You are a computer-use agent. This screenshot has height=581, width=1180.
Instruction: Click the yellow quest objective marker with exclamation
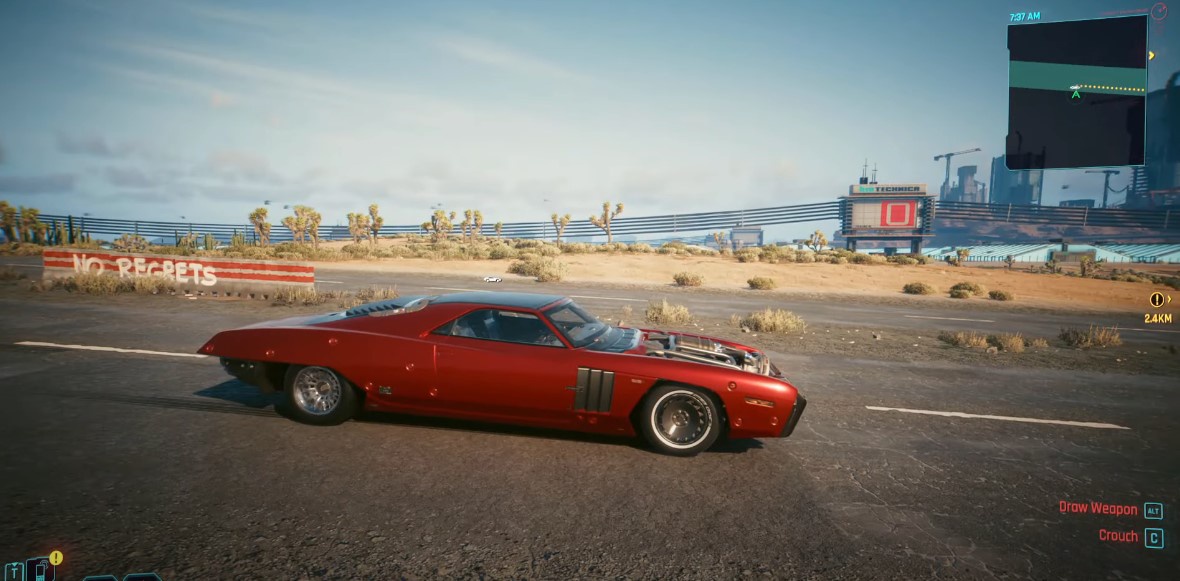pos(1157,299)
